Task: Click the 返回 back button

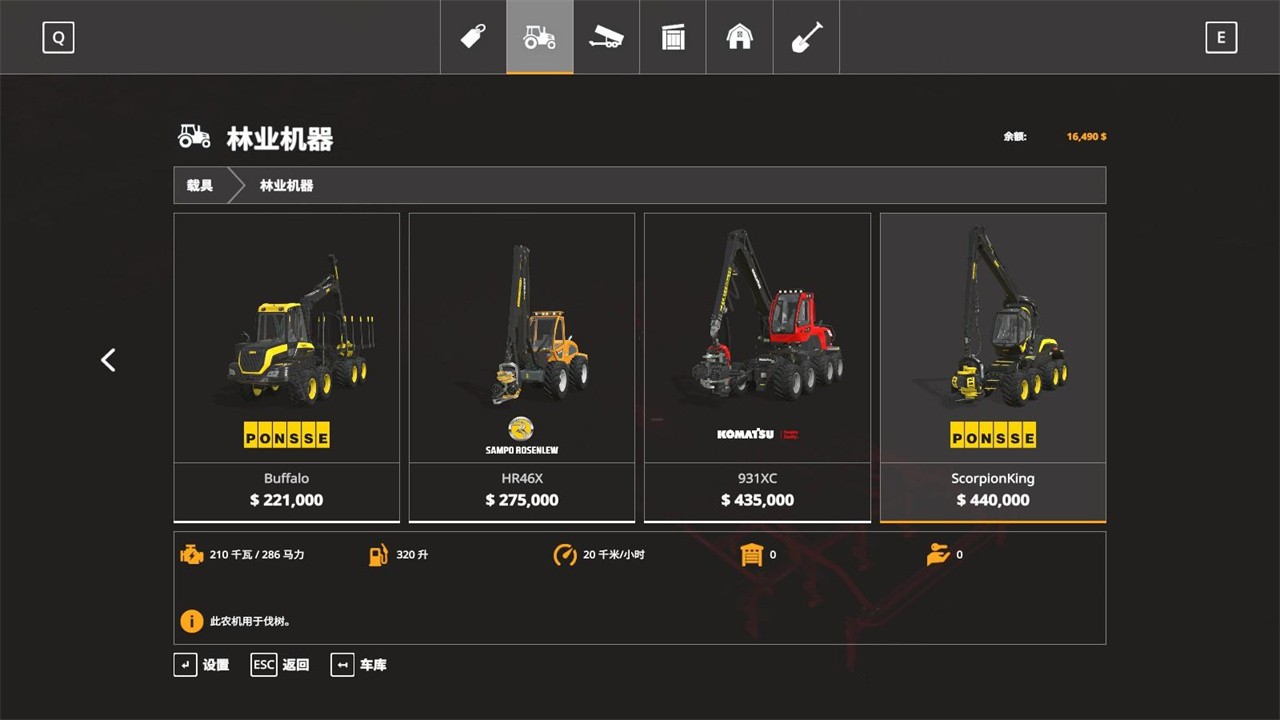Action: (281, 665)
